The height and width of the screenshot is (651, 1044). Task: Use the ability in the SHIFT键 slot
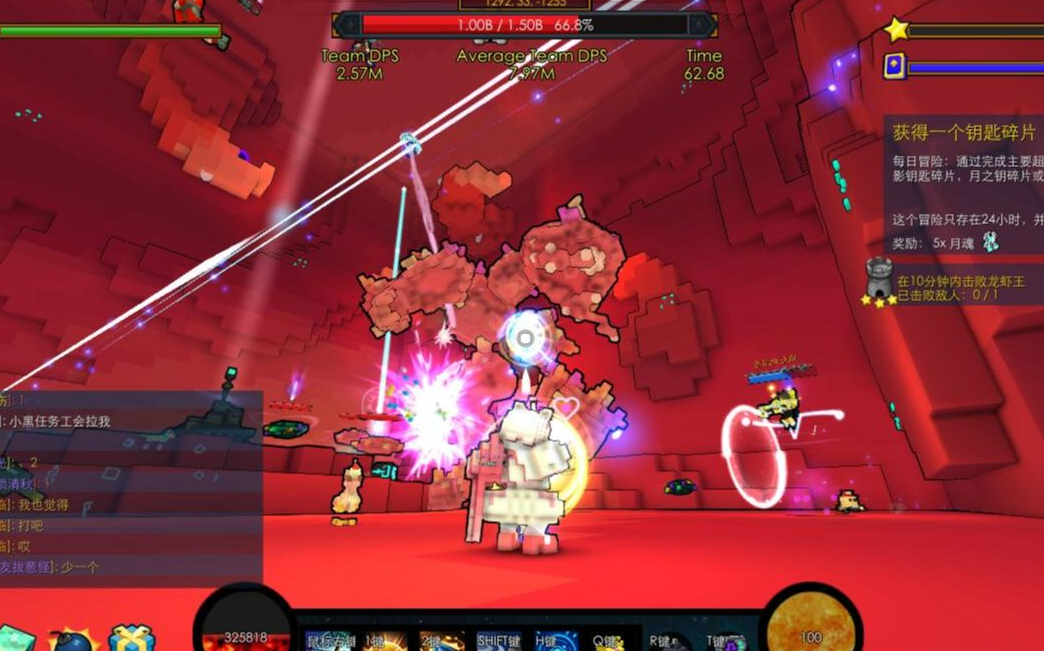[x=499, y=641]
